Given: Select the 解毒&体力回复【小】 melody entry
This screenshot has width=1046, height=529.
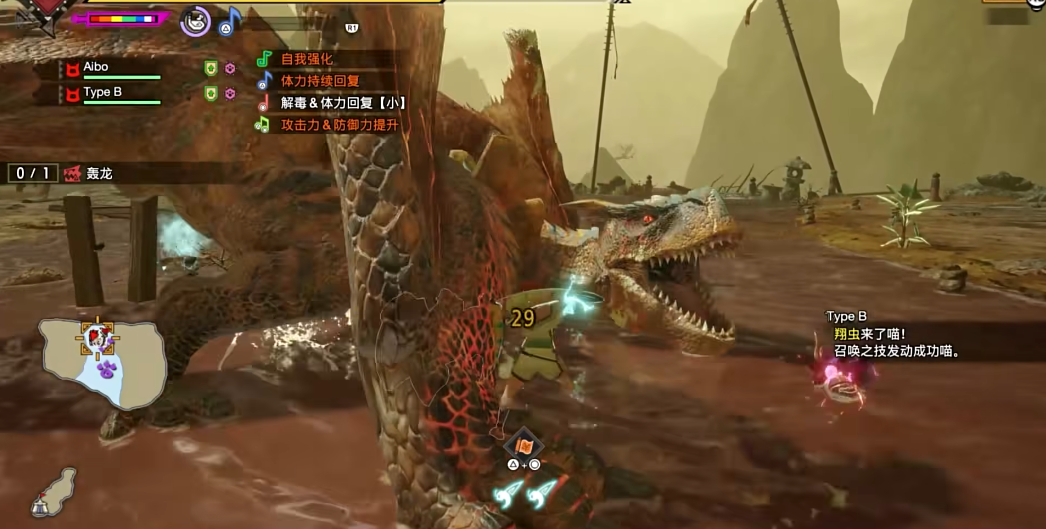Looking at the screenshot, I should [x=342, y=103].
